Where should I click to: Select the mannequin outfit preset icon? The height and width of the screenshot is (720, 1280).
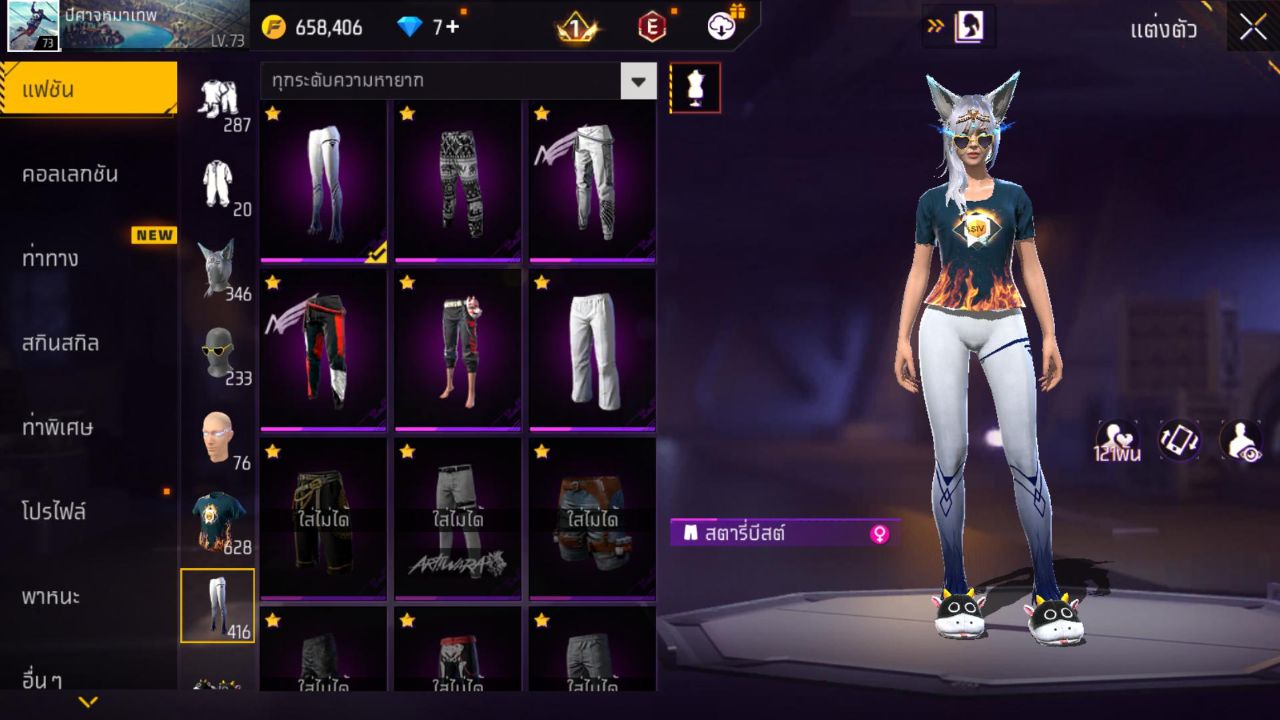[x=693, y=87]
